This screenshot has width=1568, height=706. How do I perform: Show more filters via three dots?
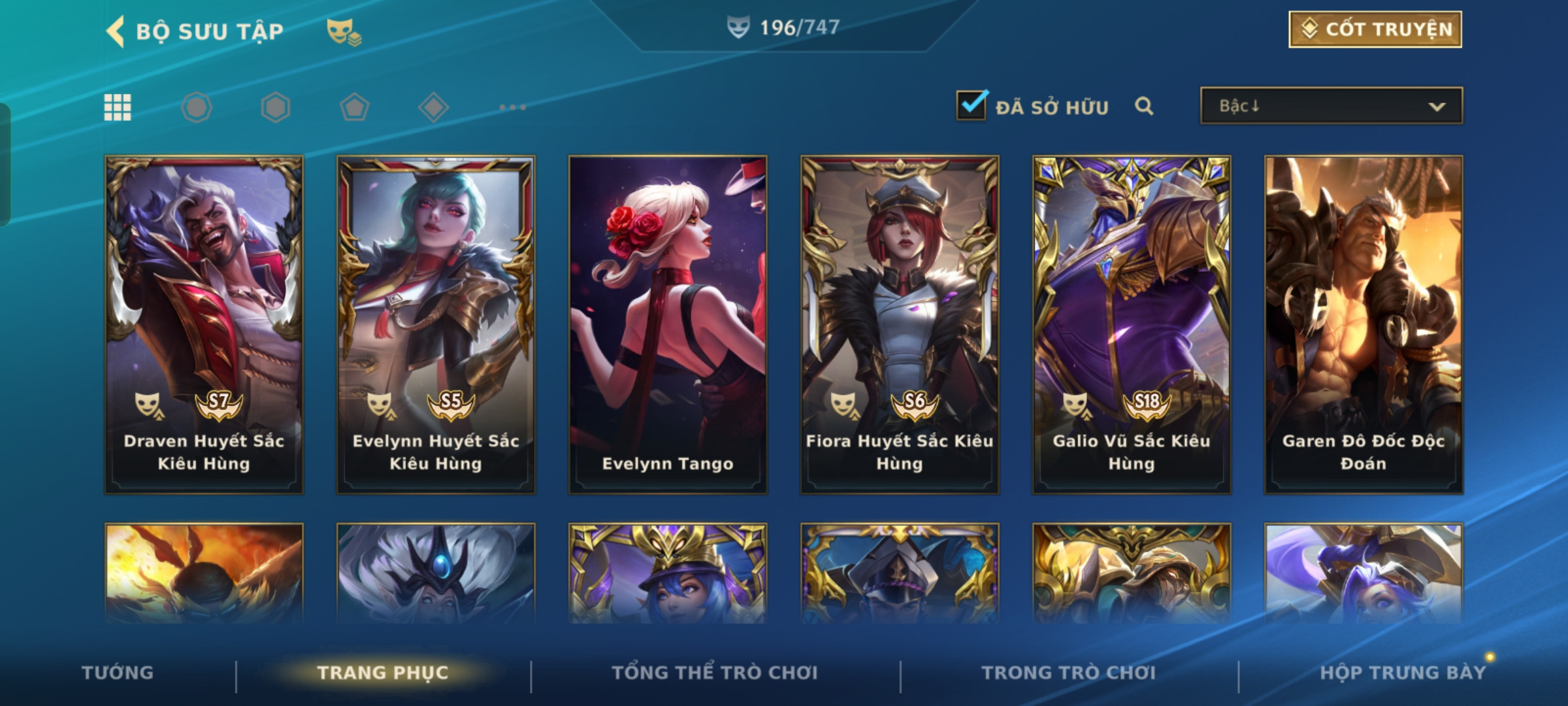click(512, 107)
